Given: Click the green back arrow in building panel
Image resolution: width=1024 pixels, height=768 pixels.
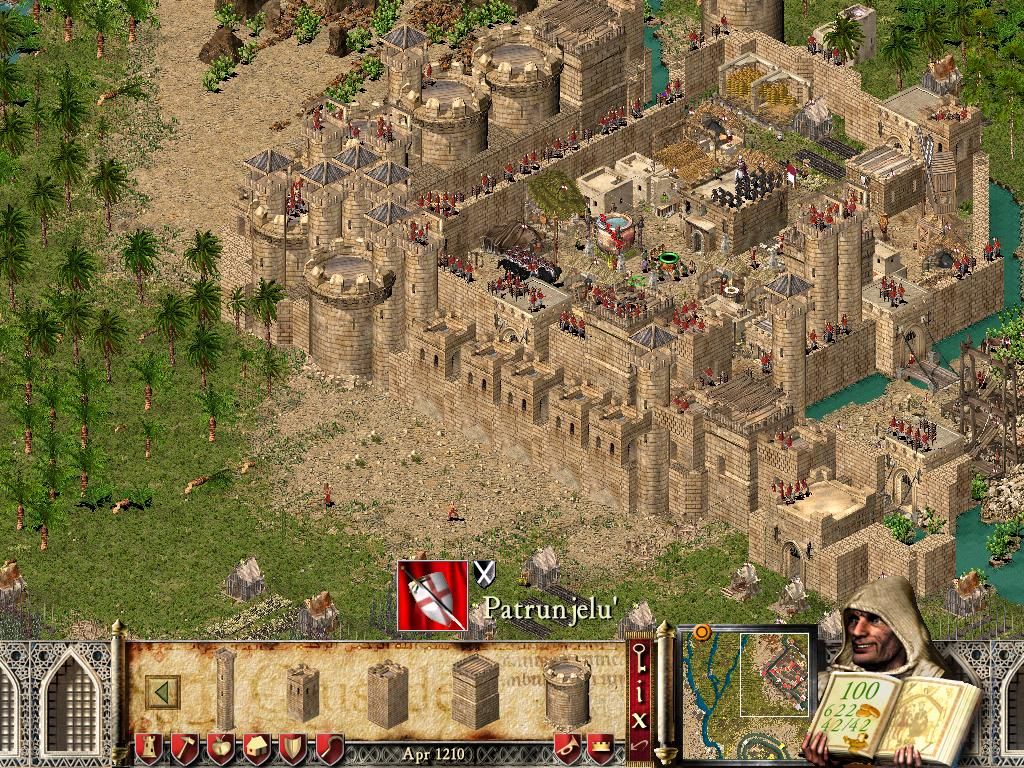Looking at the screenshot, I should tap(162, 691).
